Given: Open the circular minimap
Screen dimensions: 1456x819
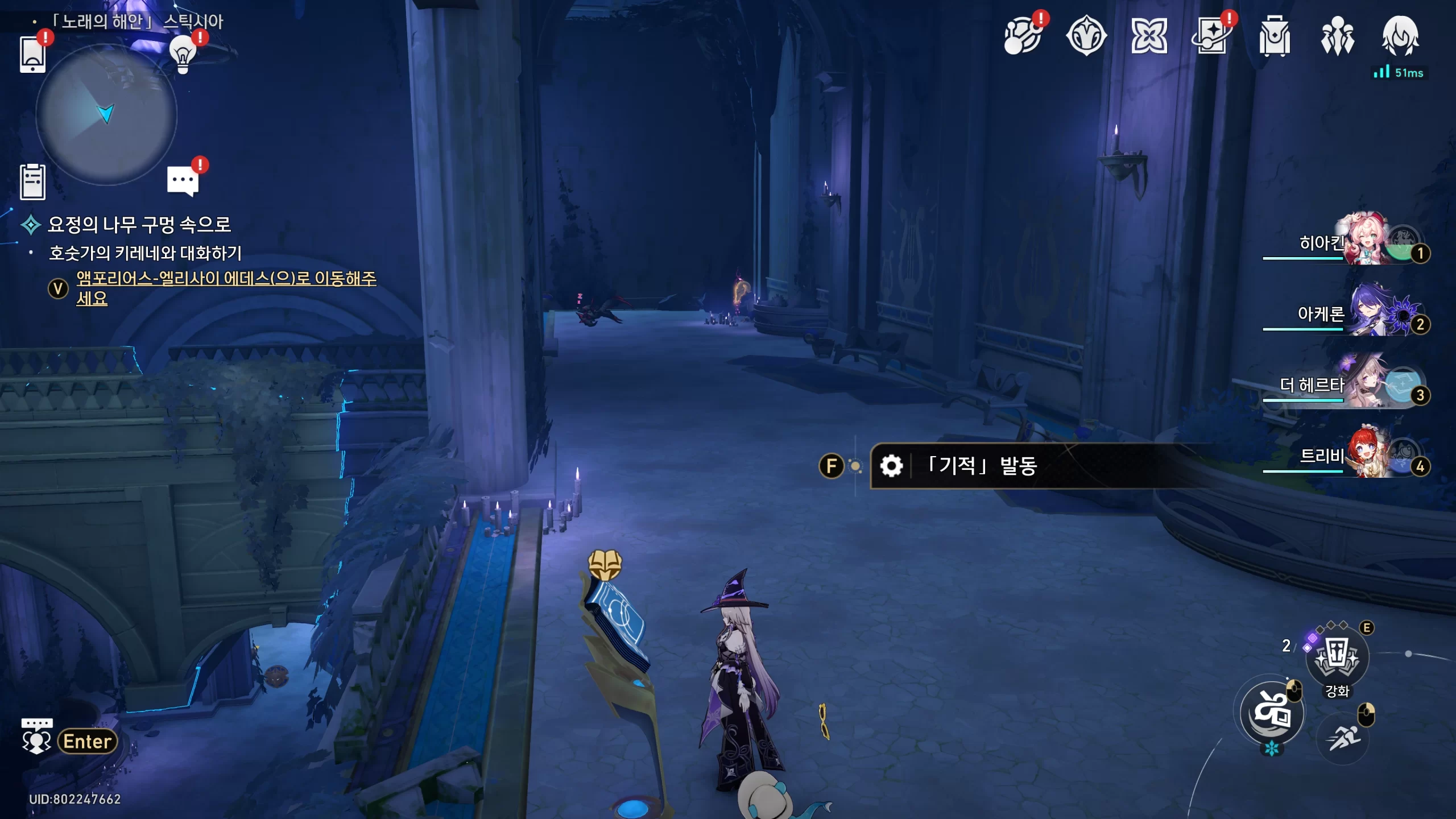Looking at the screenshot, I should coord(106,115).
